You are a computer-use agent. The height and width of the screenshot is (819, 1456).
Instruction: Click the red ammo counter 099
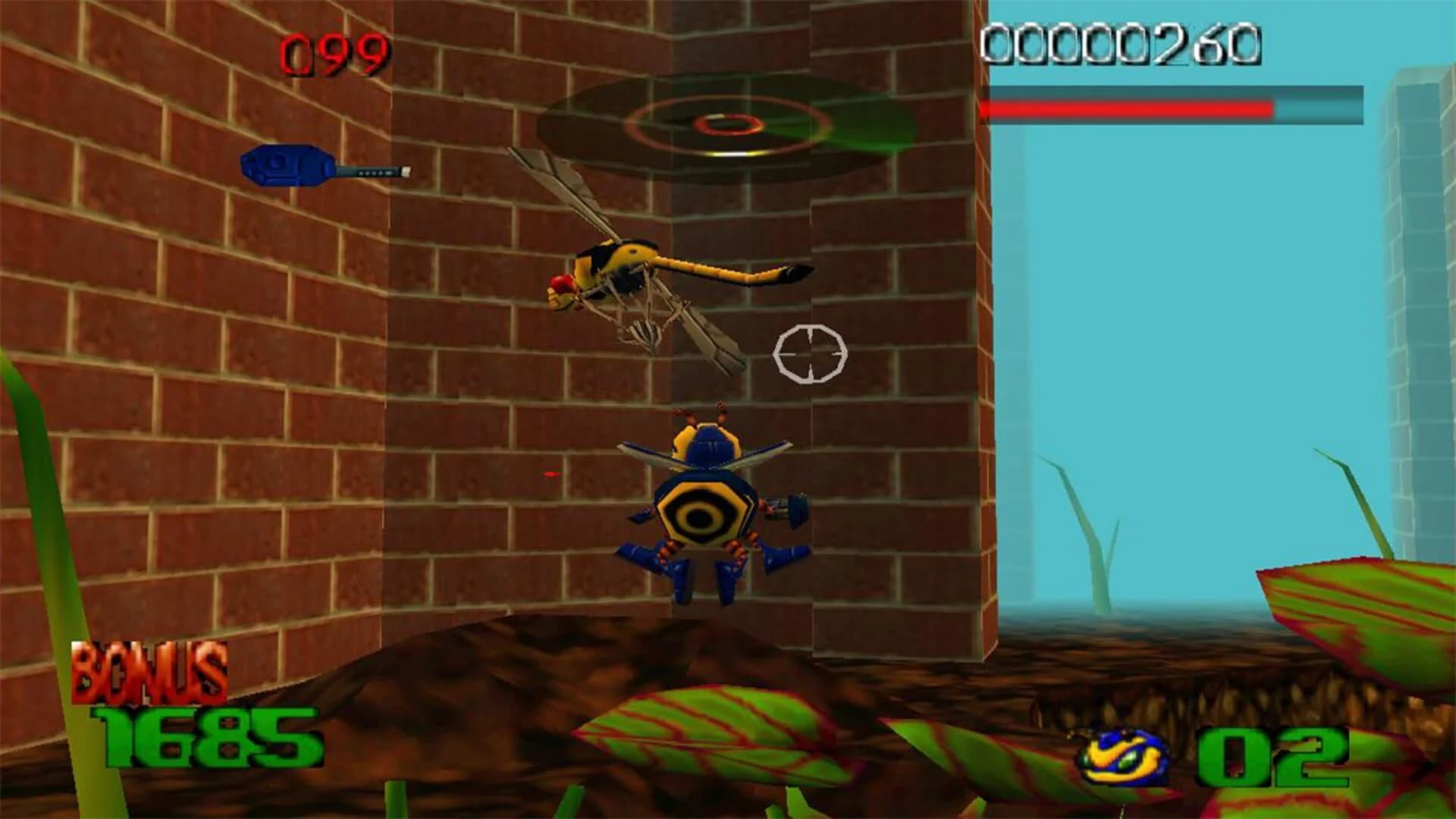click(x=331, y=51)
